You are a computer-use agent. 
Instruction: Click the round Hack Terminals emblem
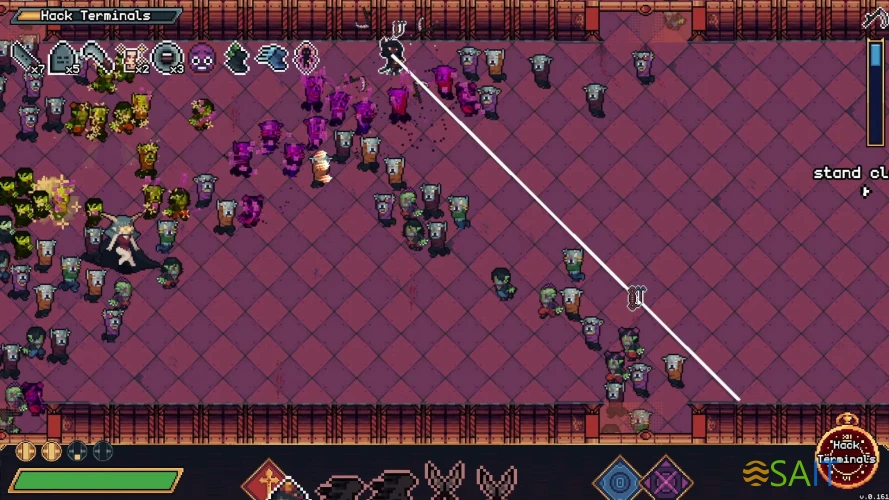point(847,459)
